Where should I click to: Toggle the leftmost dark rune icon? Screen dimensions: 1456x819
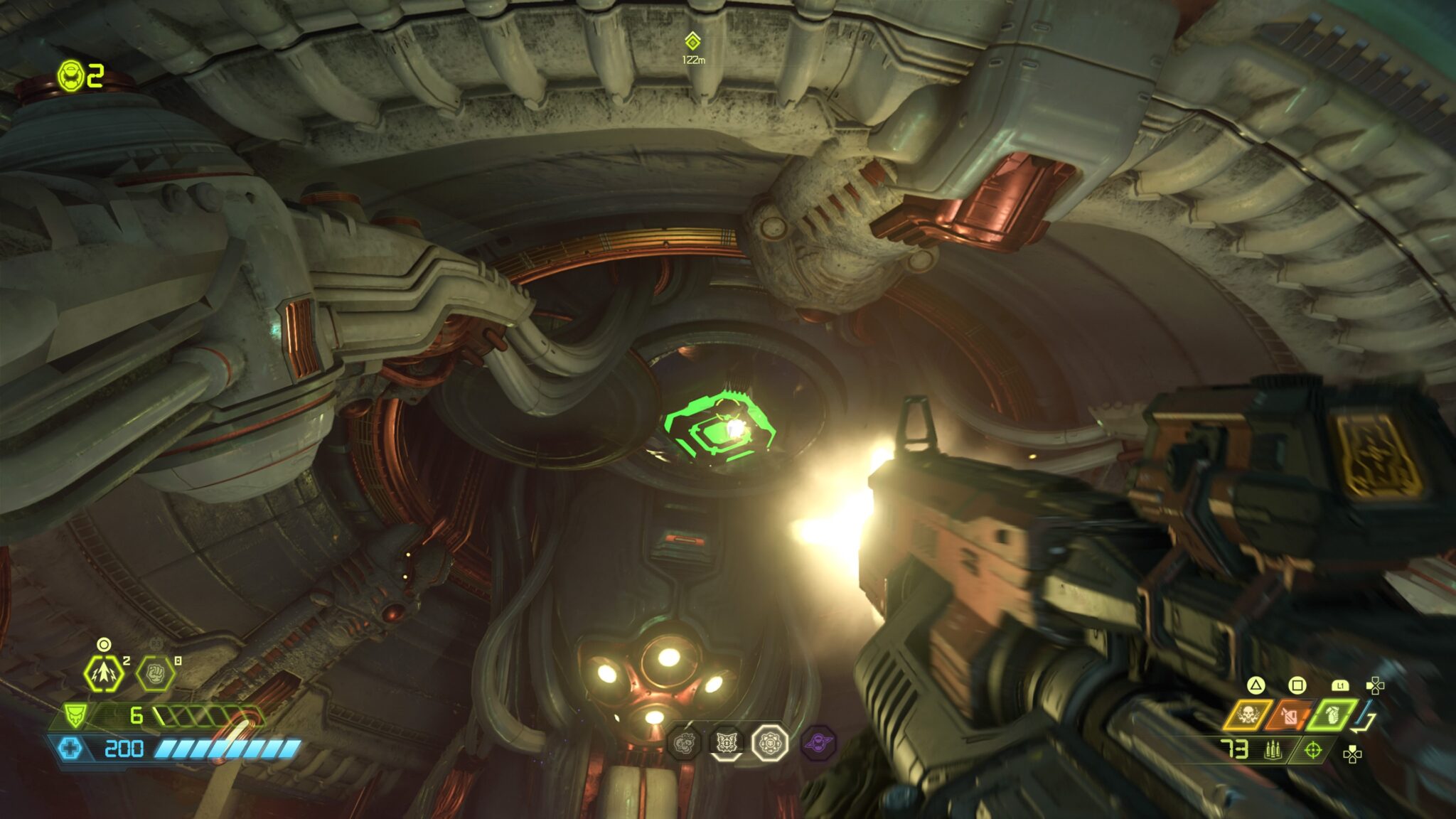click(683, 743)
